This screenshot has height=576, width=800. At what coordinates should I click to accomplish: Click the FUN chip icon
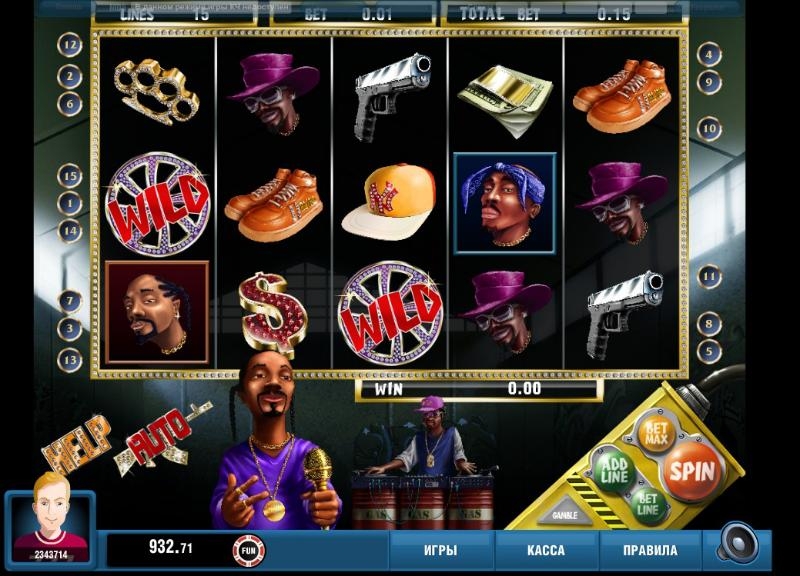point(248,549)
